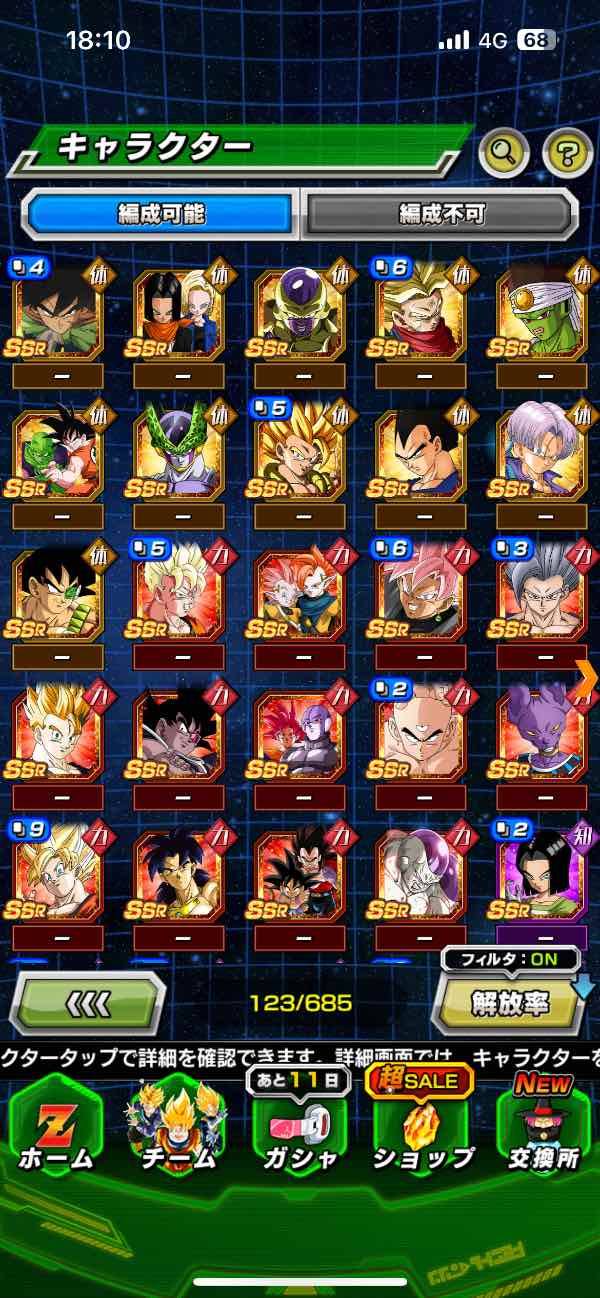The image size is (600, 1298).
Task: Select the golden Frieza character card
Action: click(x=299, y=313)
